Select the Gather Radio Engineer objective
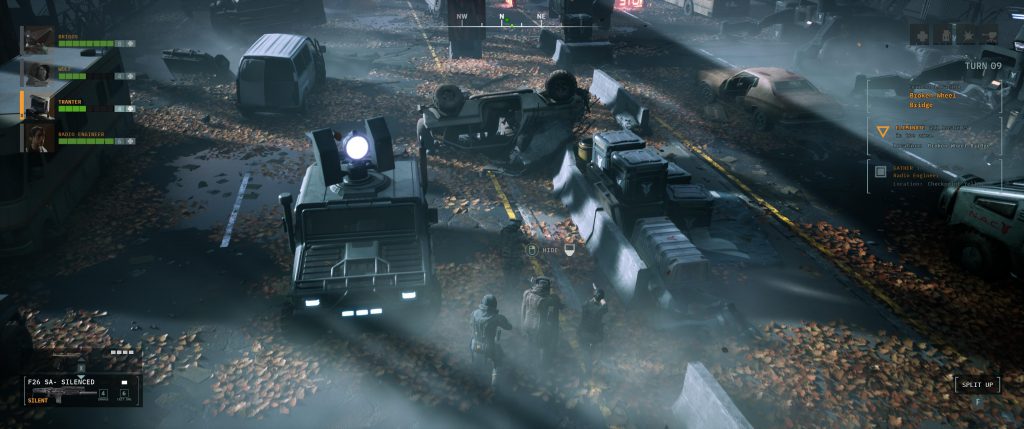 tap(934, 174)
